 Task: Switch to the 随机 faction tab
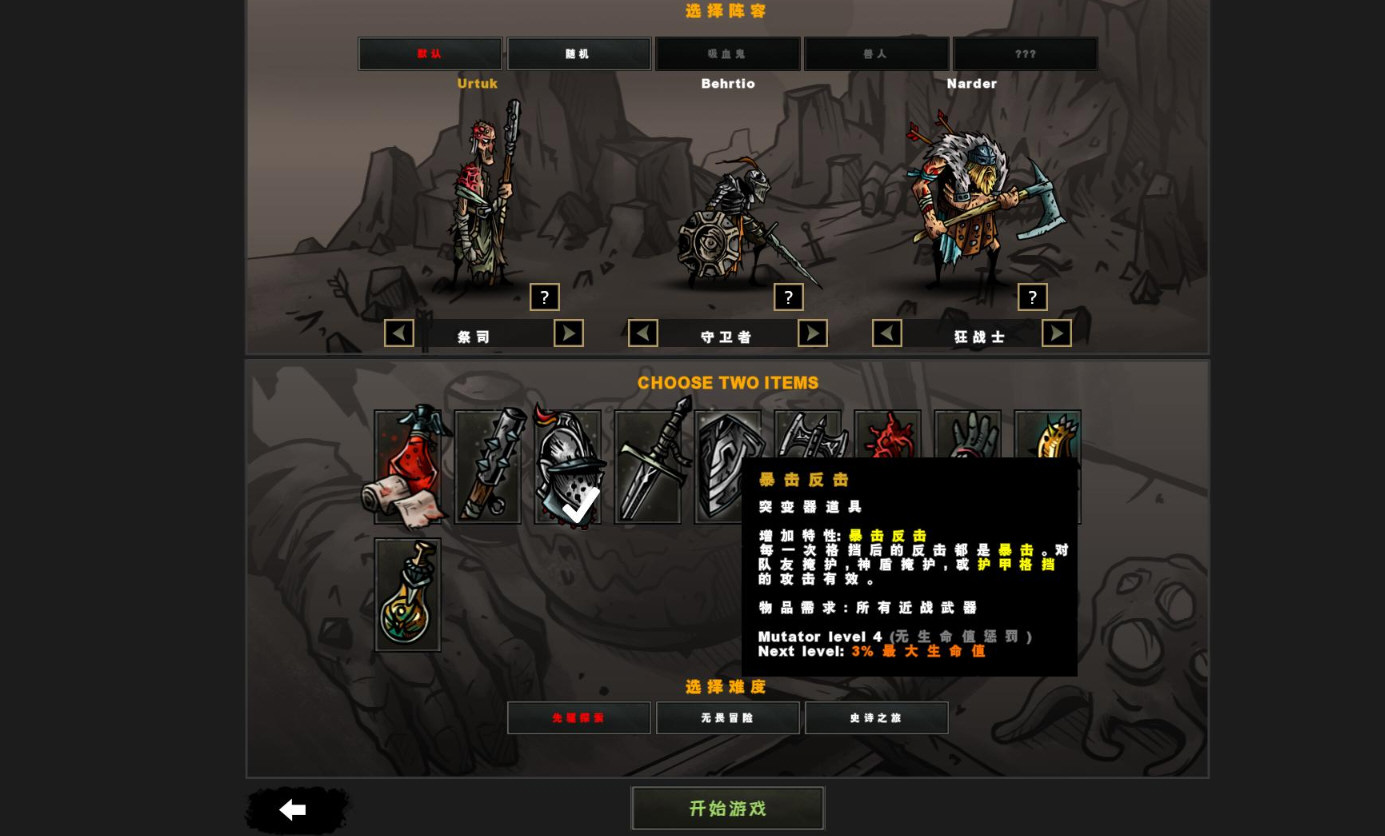[x=578, y=54]
